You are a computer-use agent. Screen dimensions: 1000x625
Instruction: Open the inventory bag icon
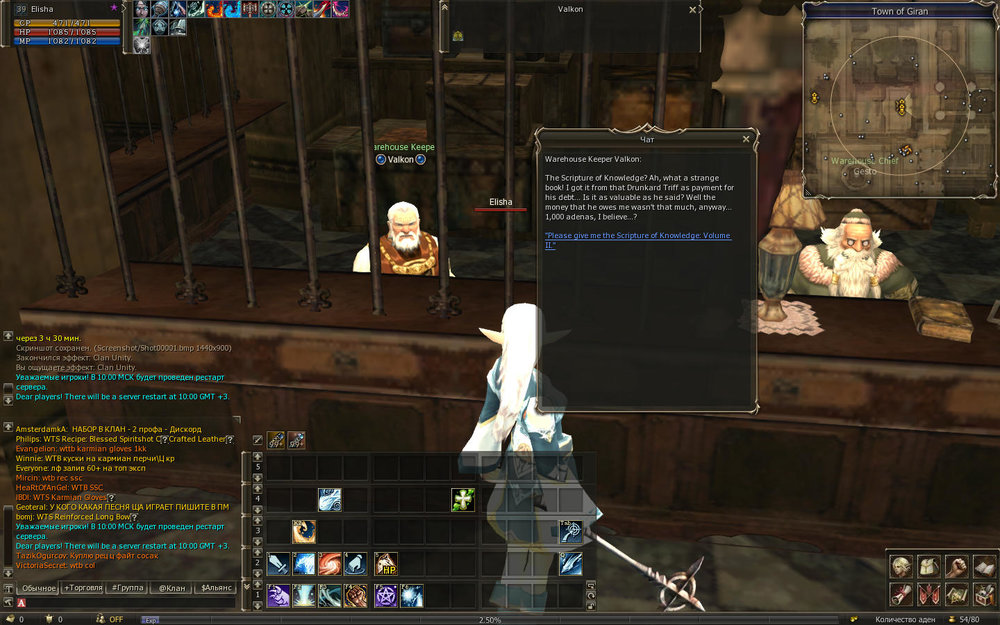pos(929,567)
